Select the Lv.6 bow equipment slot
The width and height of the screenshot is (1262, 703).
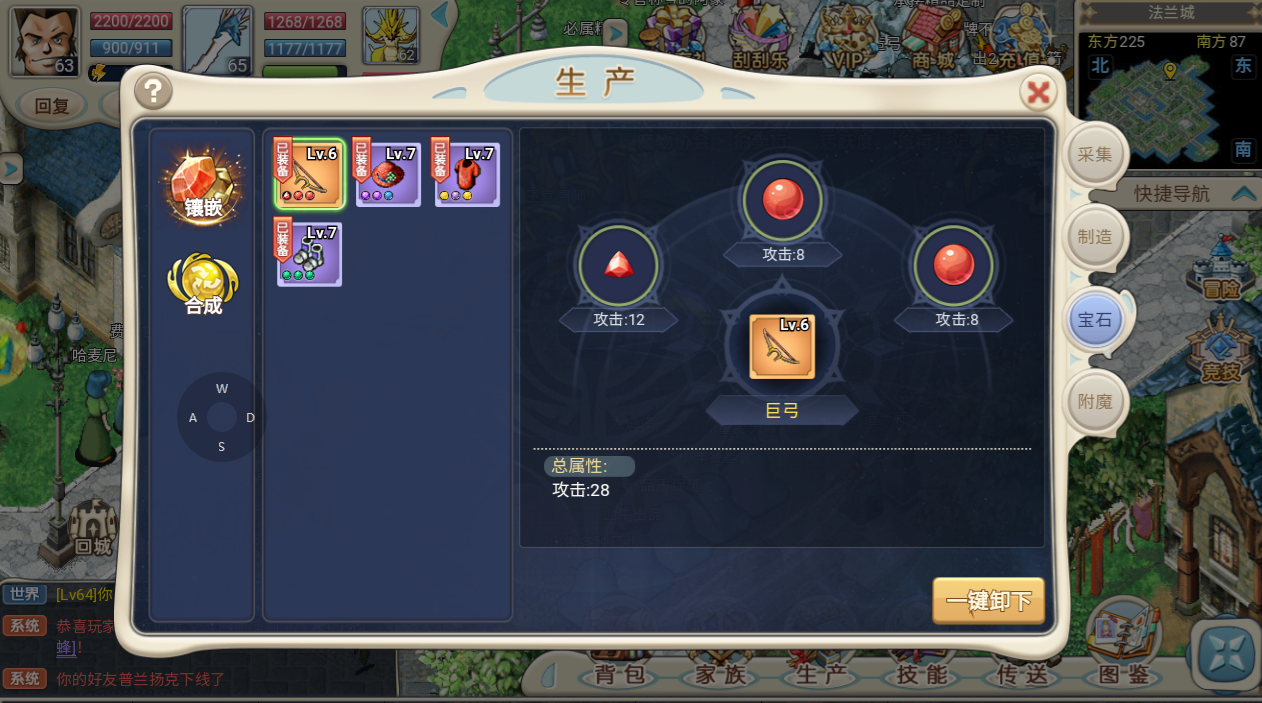click(310, 174)
